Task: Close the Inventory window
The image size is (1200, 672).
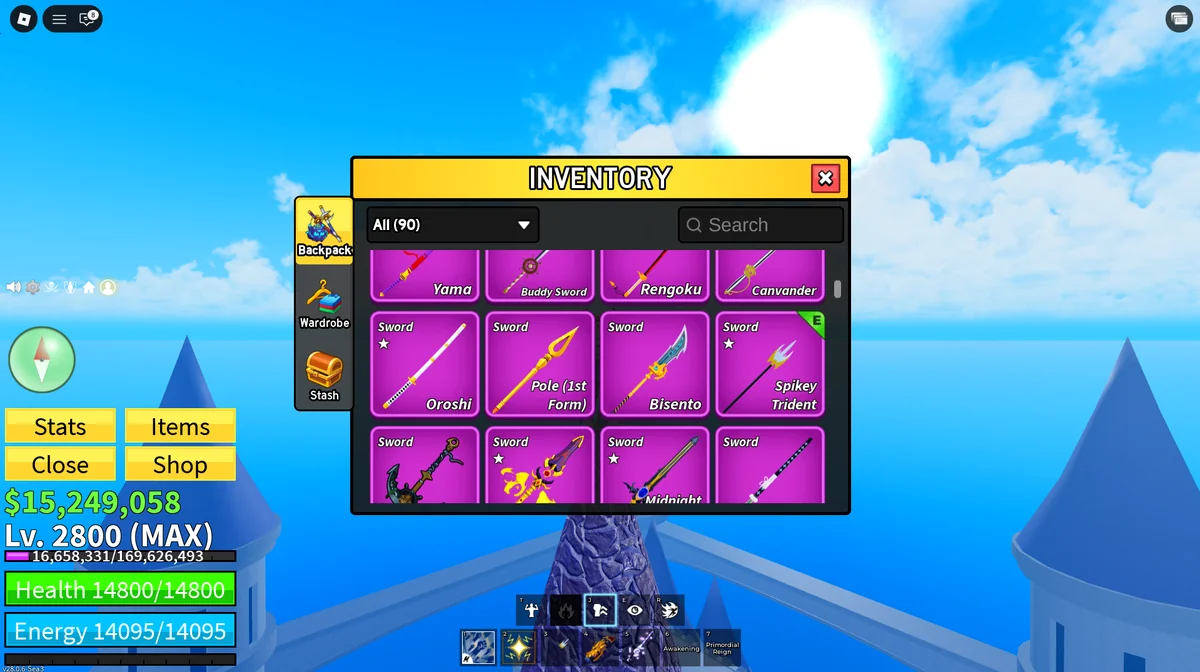Action: pyautogui.click(x=825, y=178)
